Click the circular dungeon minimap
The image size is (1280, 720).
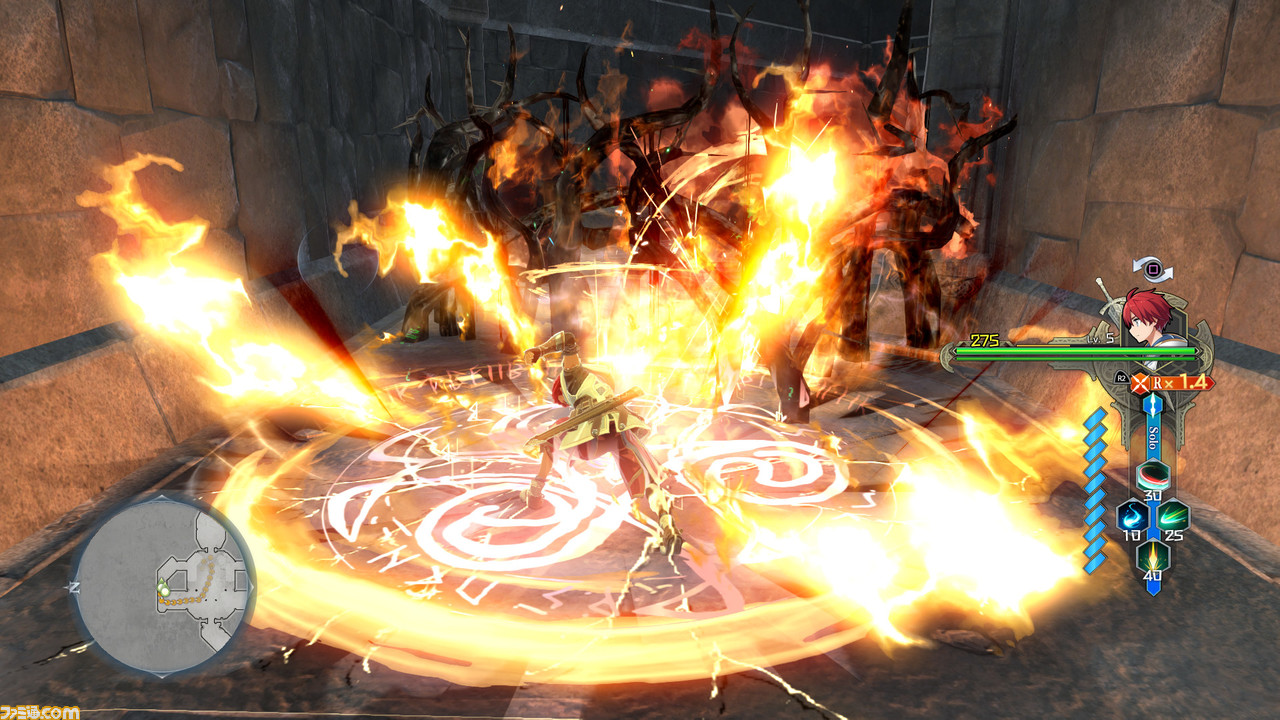163,586
